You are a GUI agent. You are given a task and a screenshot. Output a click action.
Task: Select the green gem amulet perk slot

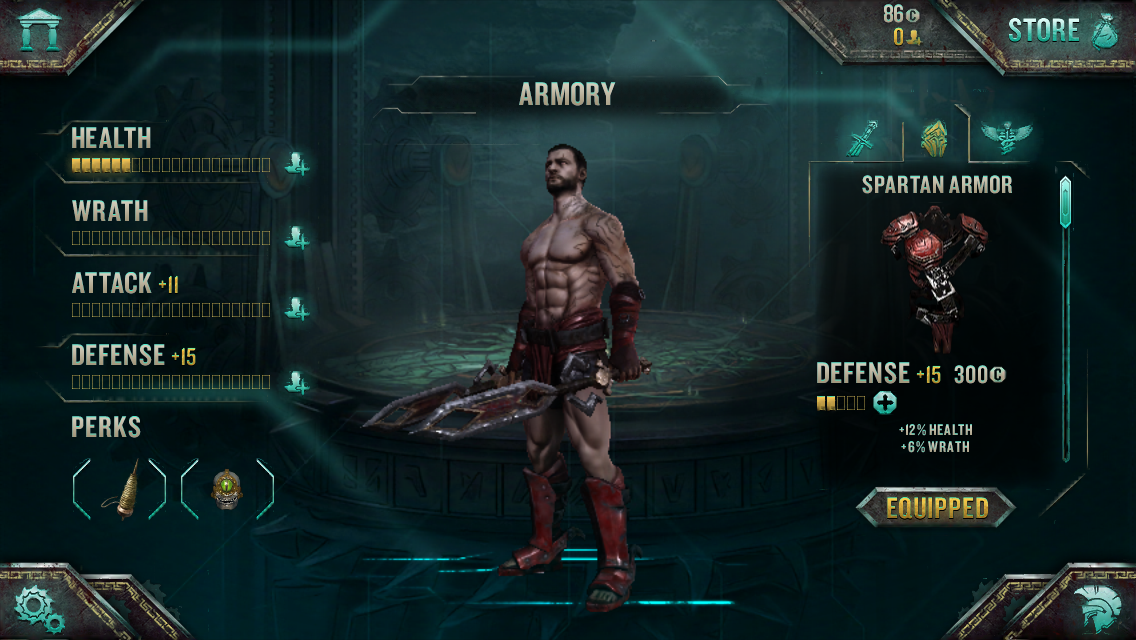pos(228,489)
